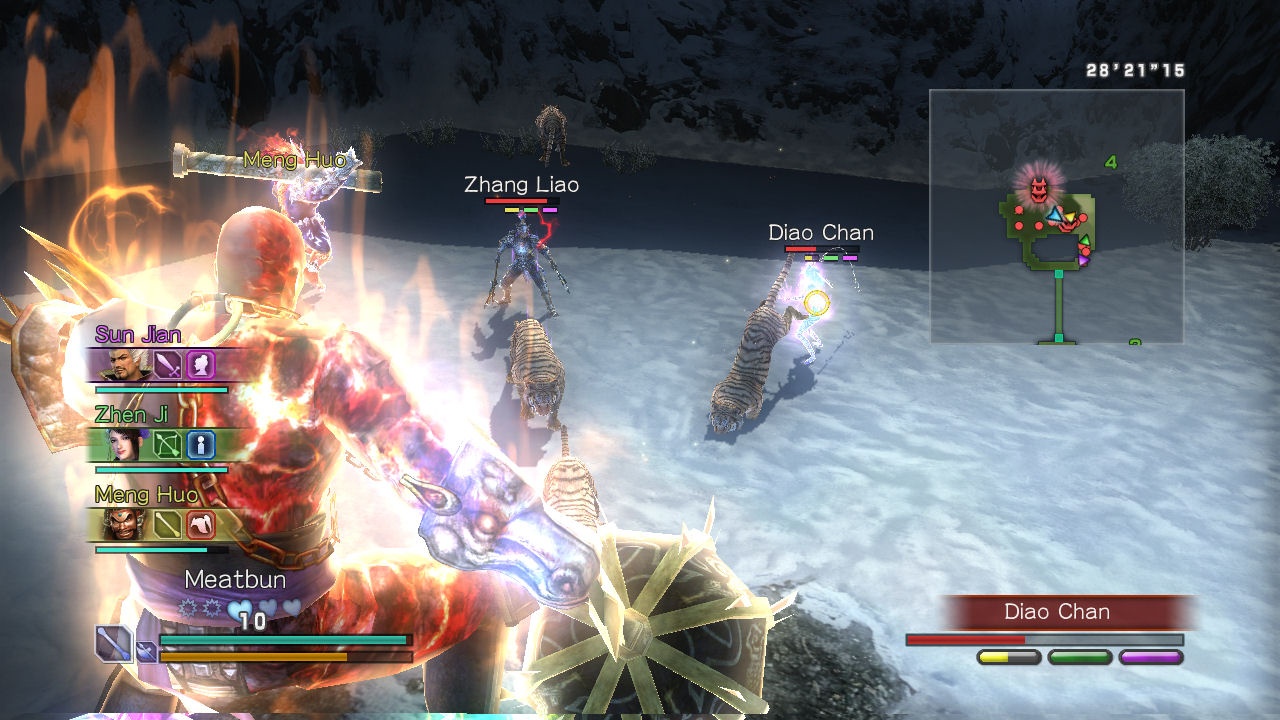
Task: Open the blue info icon next to Zhen Ji
Action: point(201,444)
